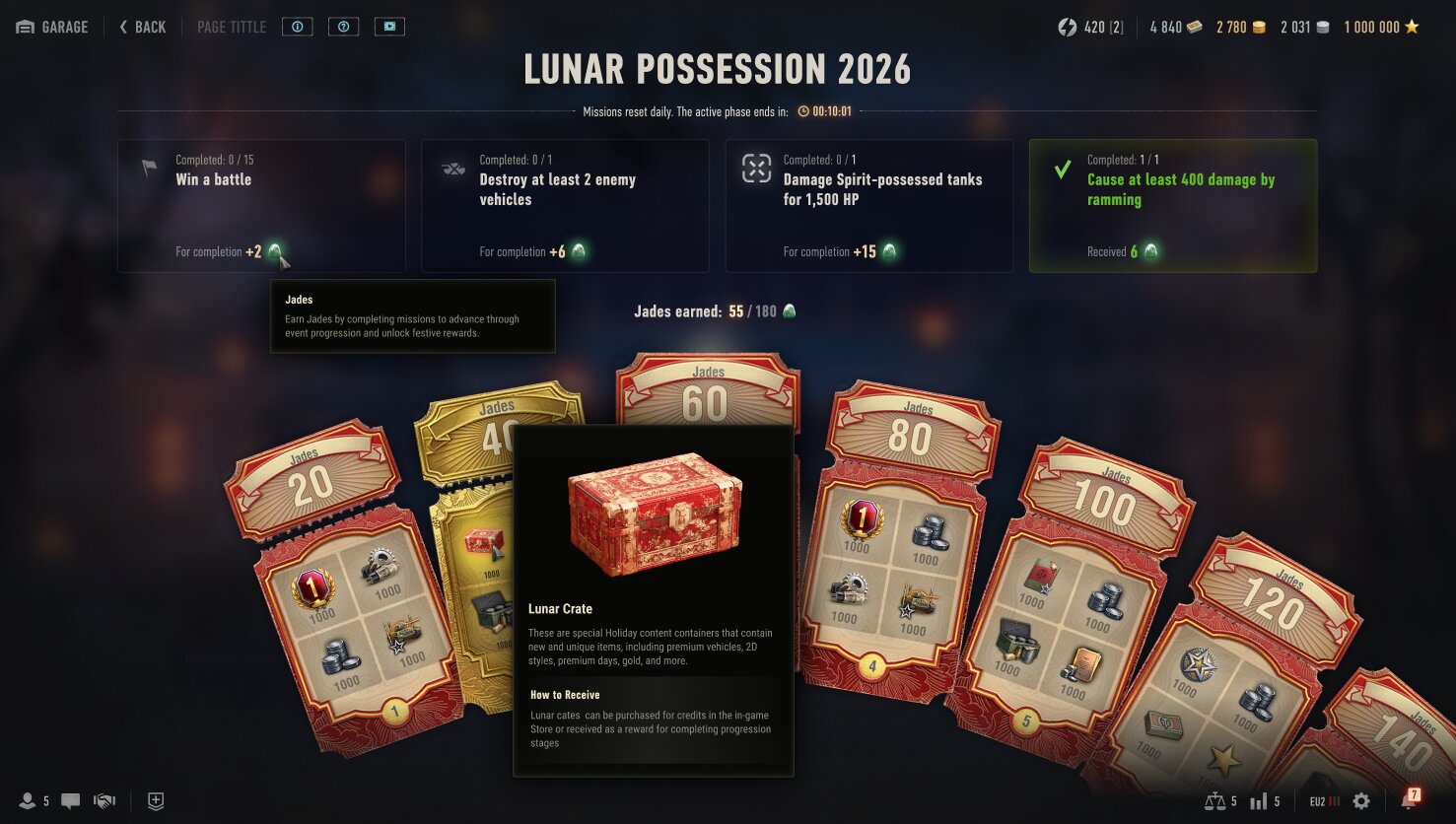Open the completed Cause 400 damage by ramming mission
Screen dimensions: 1456x824
click(1171, 205)
